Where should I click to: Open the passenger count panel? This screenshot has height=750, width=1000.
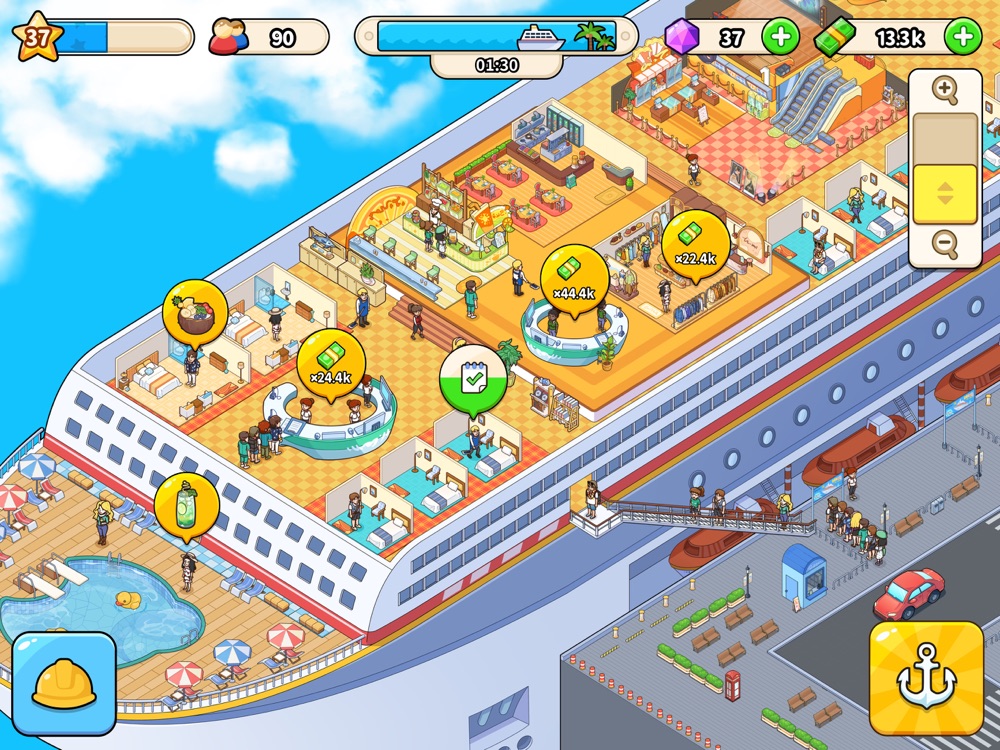point(268,38)
